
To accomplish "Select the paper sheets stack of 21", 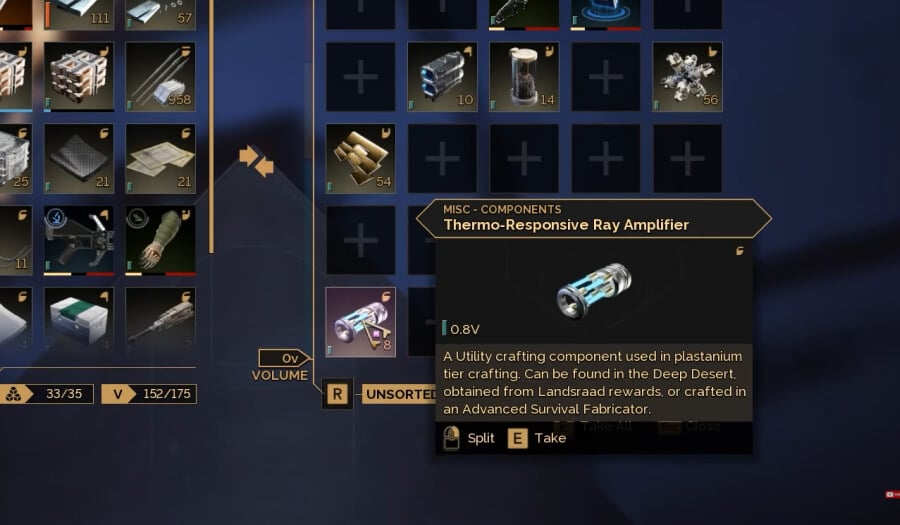I will 160,158.
